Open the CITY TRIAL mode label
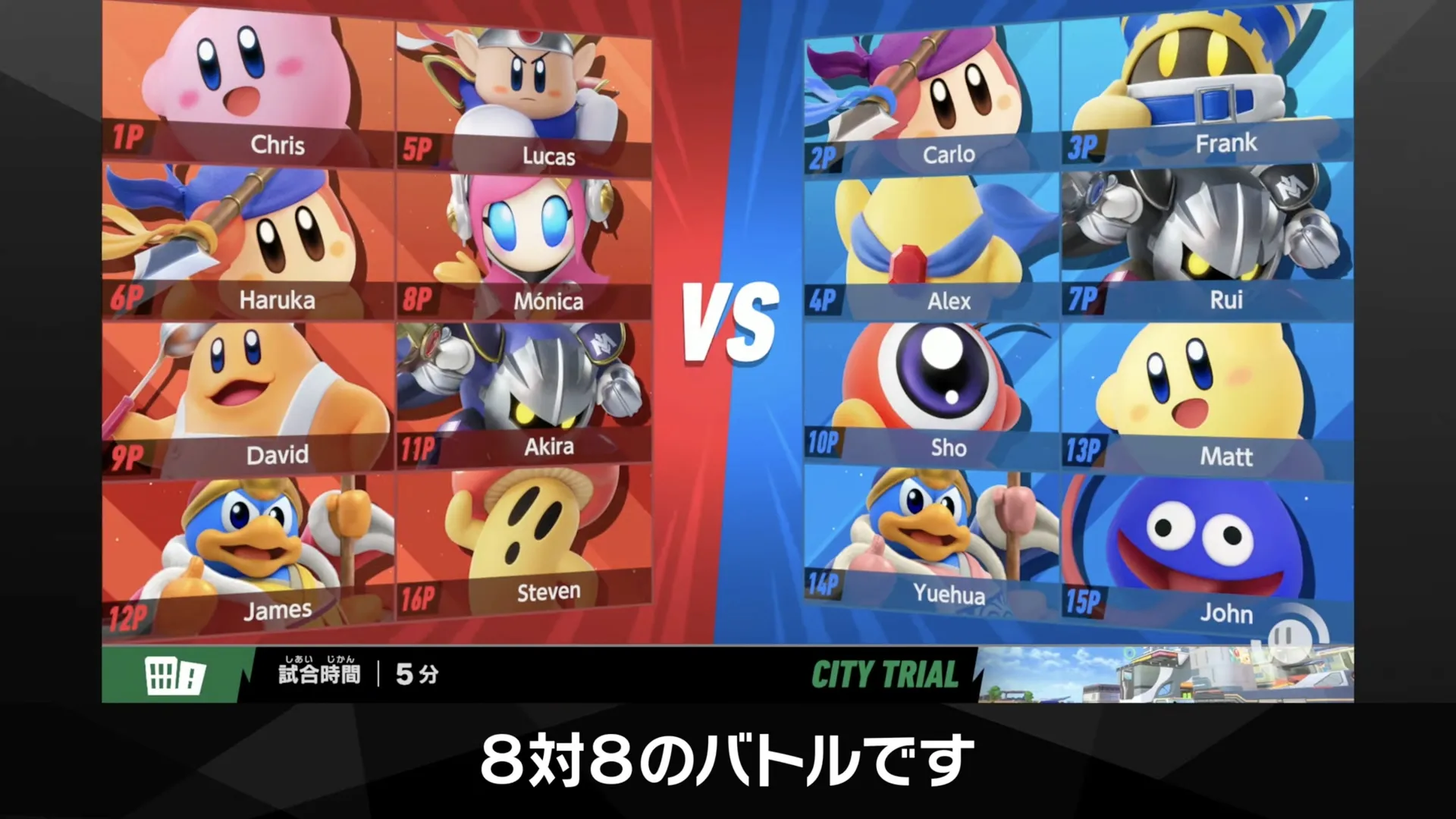This screenshot has height=819, width=1456. click(887, 673)
